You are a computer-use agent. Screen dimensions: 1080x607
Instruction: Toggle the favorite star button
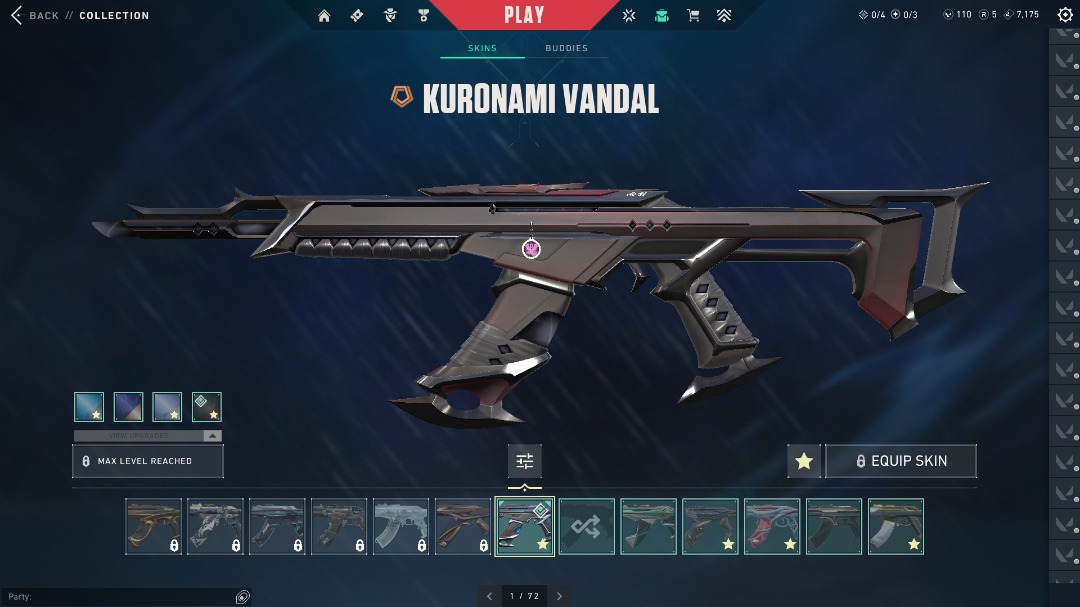tap(804, 461)
